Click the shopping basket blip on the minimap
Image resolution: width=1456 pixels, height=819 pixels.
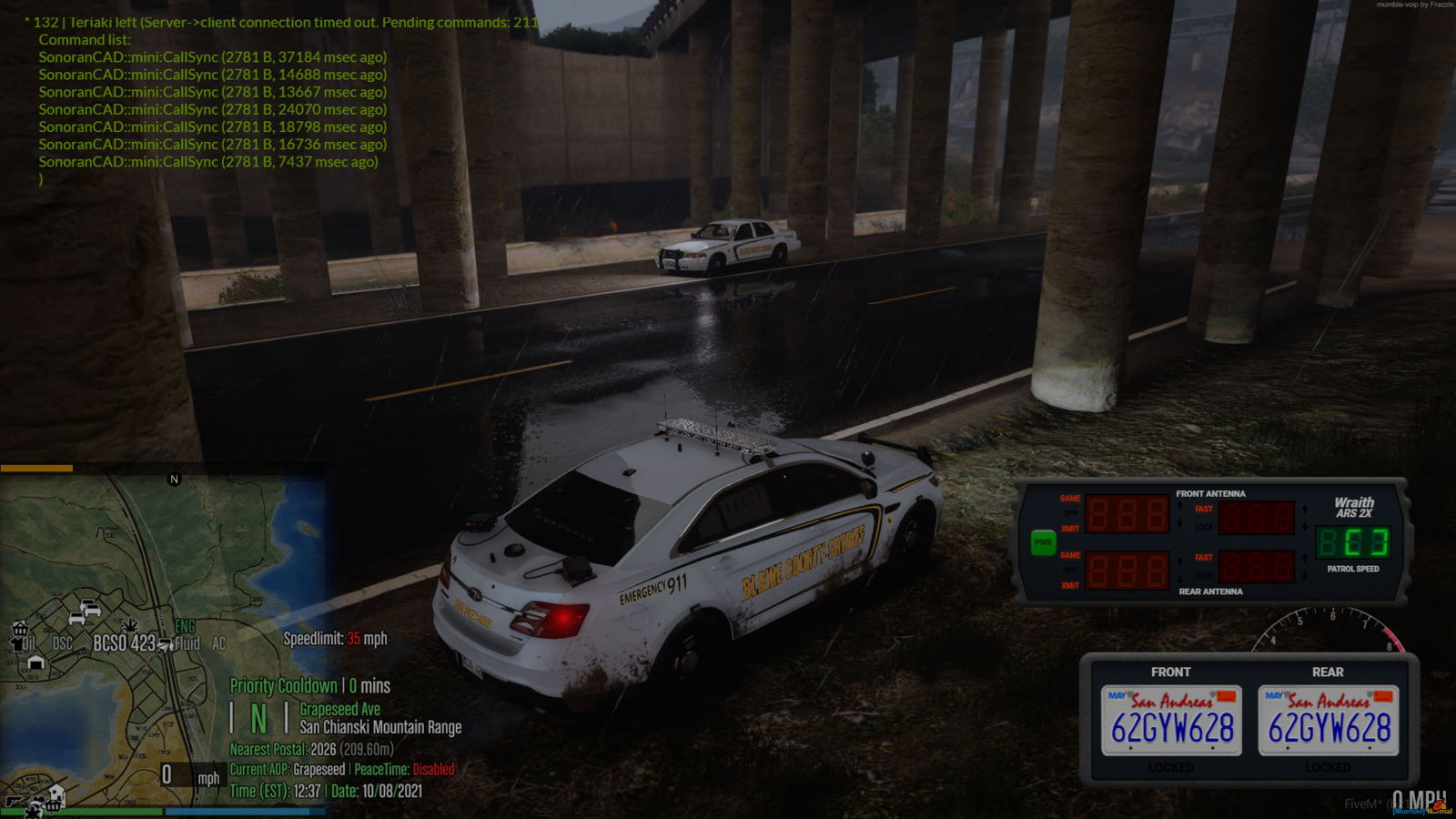click(53, 805)
